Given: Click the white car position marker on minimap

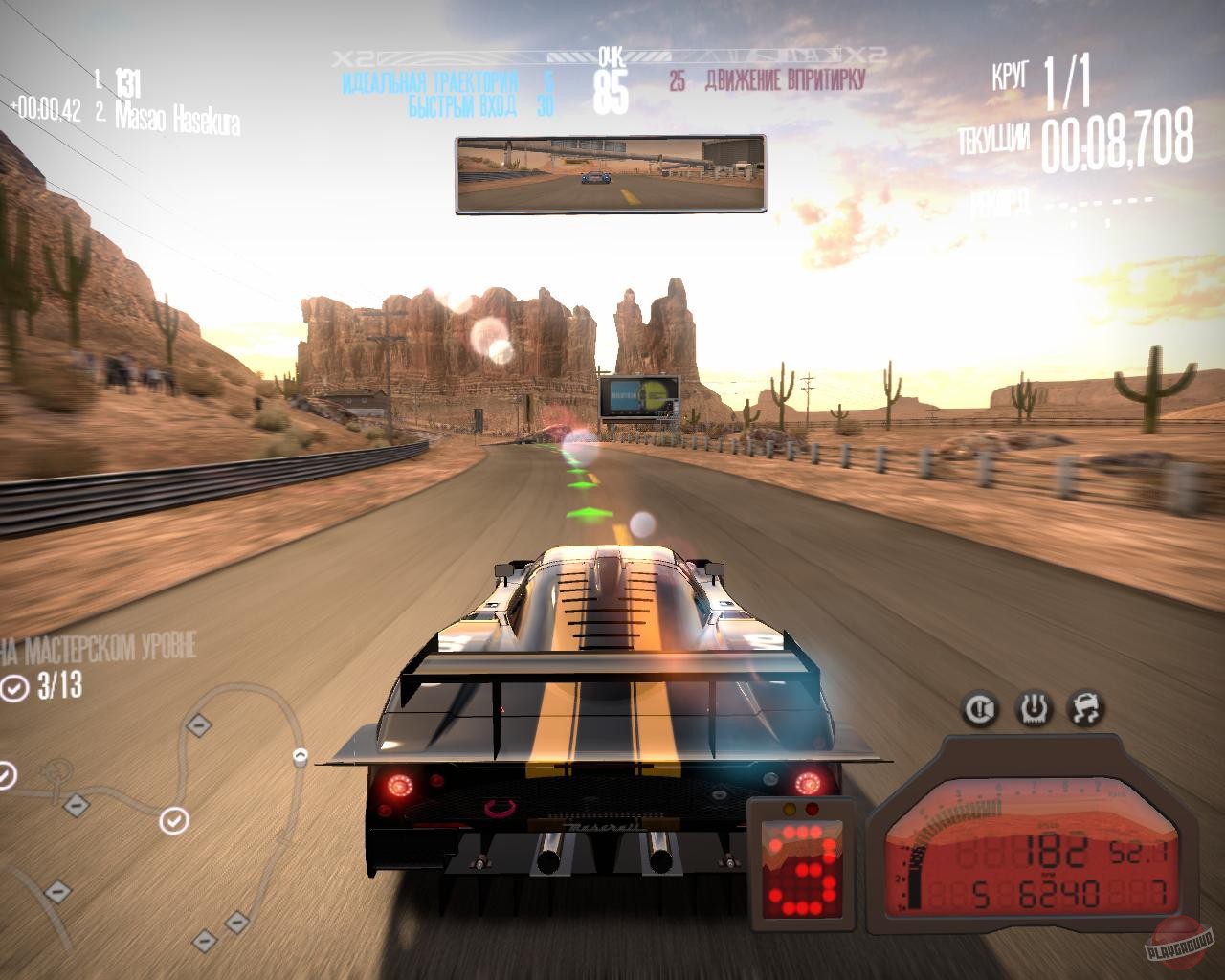Looking at the screenshot, I should [300, 757].
